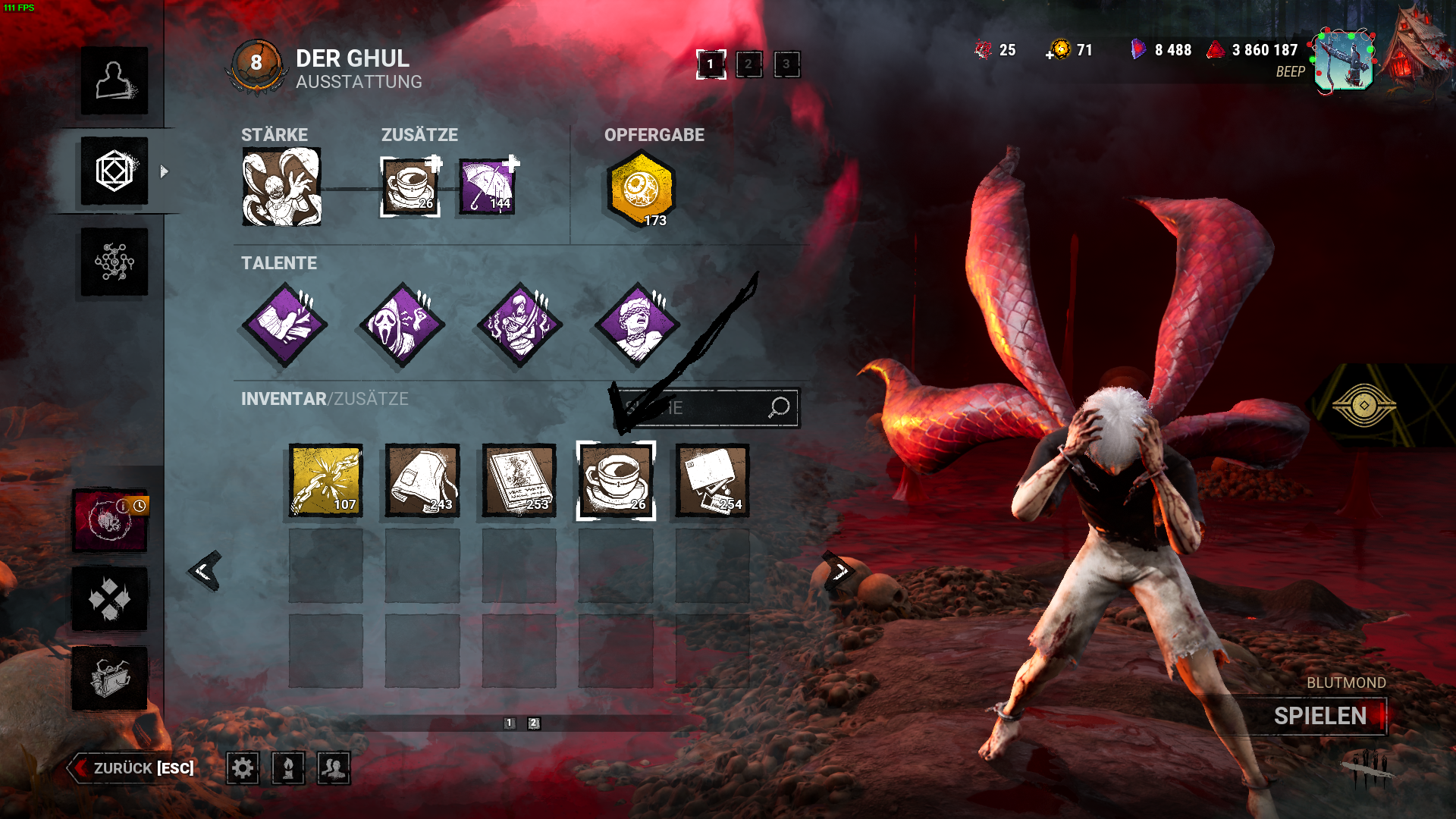The width and height of the screenshot is (1456, 819).
Task: Open the settings gear icon
Action: pos(243,768)
